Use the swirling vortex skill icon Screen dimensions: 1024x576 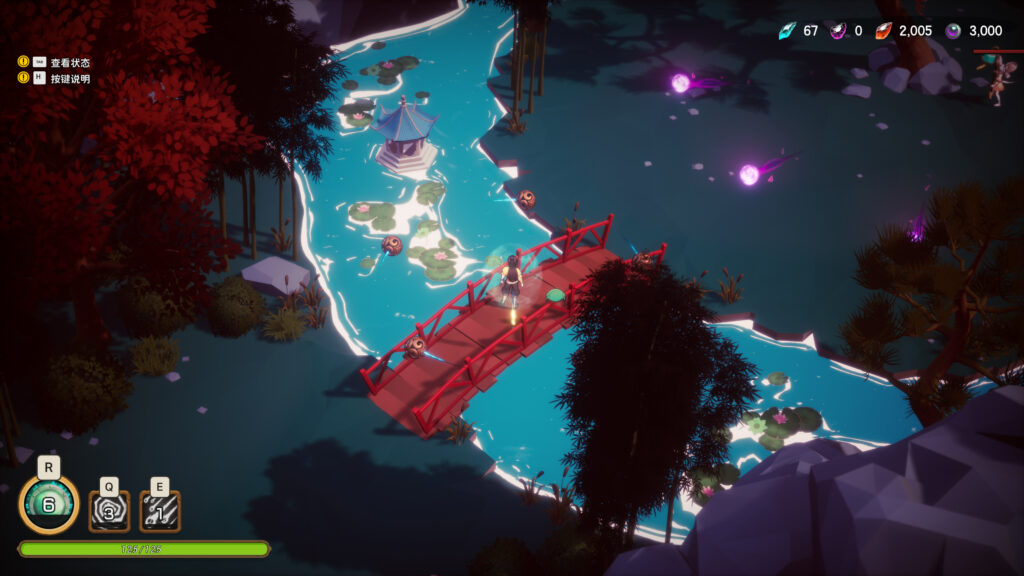[x=109, y=511]
